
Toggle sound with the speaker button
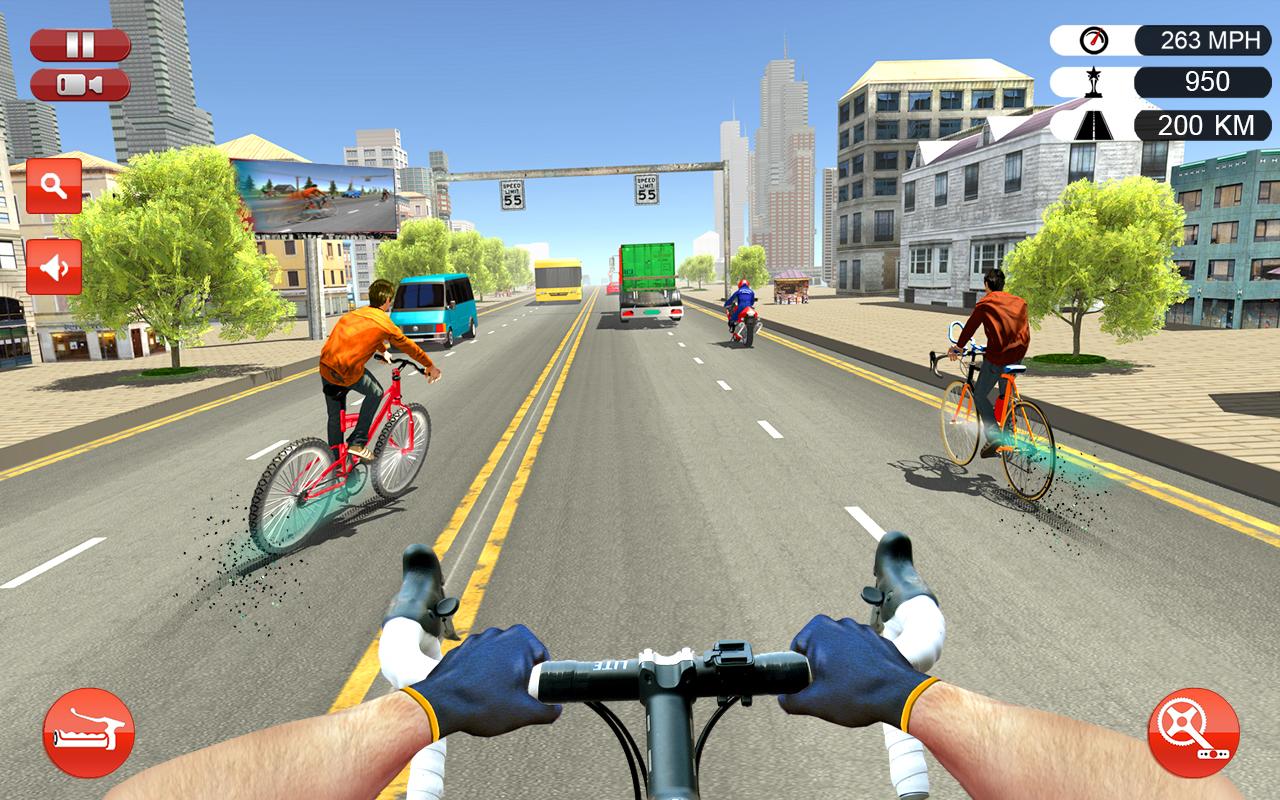pyautogui.click(x=54, y=267)
